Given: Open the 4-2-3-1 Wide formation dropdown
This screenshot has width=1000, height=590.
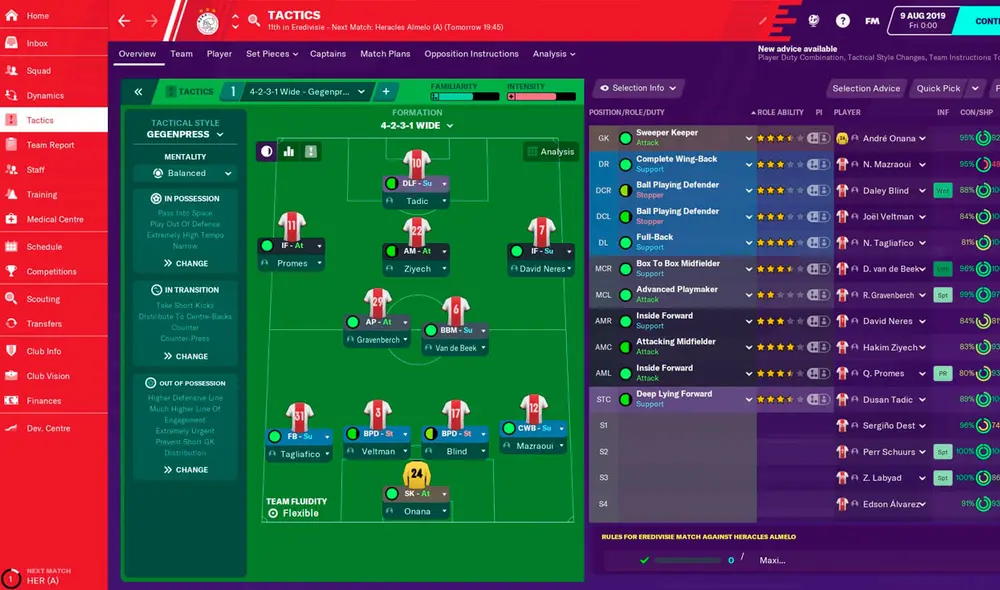Looking at the screenshot, I should coord(417,126).
